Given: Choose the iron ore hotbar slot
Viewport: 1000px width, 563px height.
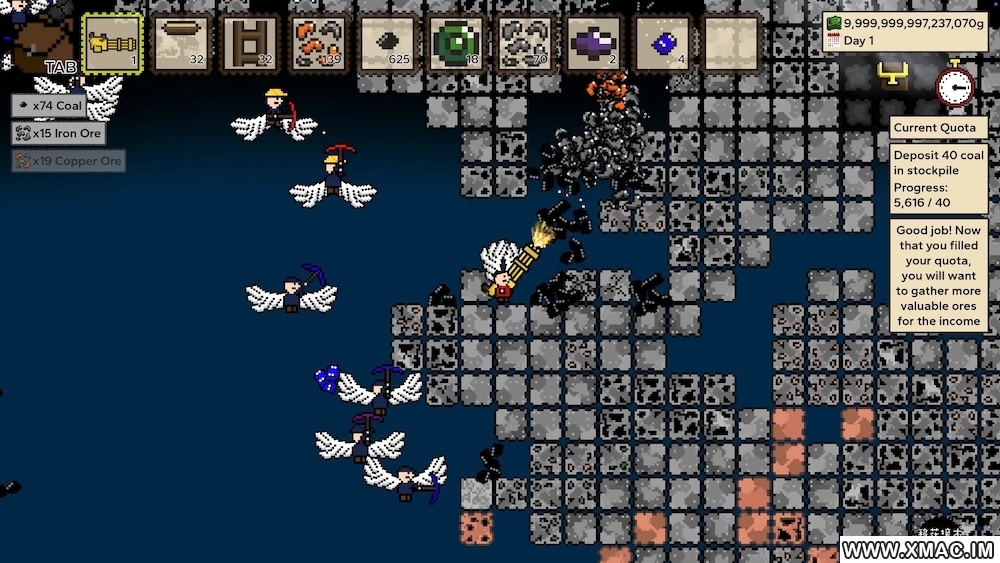Looking at the screenshot, I should click(526, 44).
